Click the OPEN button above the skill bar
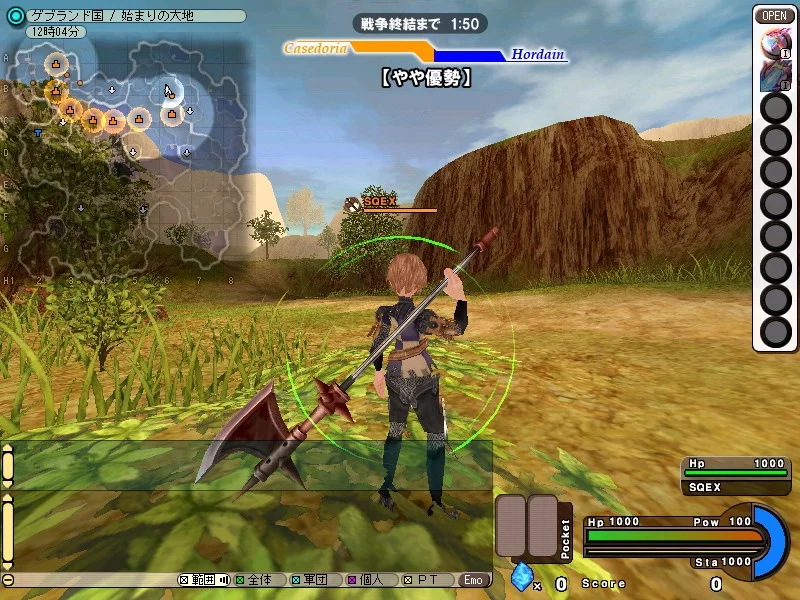This screenshot has width=800, height=600. pyautogui.click(x=776, y=15)
